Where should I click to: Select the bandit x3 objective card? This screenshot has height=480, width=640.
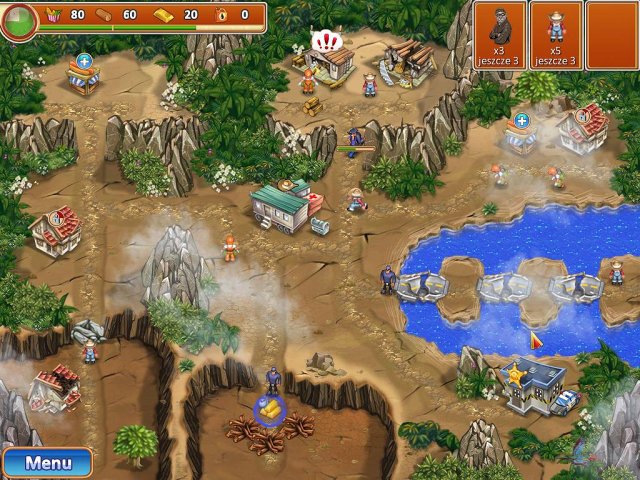pos(499,35)
